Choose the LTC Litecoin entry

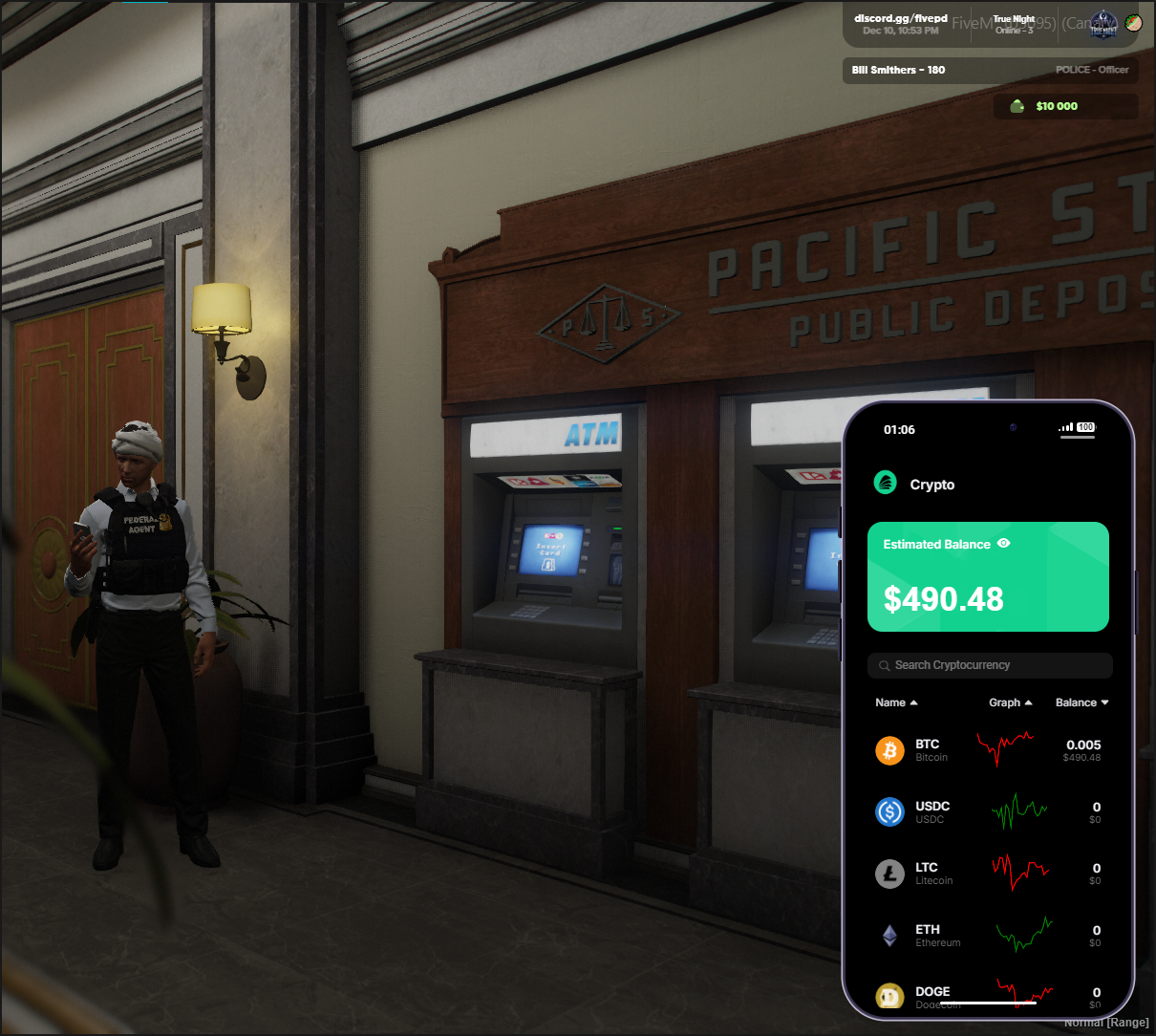(988, 874)
